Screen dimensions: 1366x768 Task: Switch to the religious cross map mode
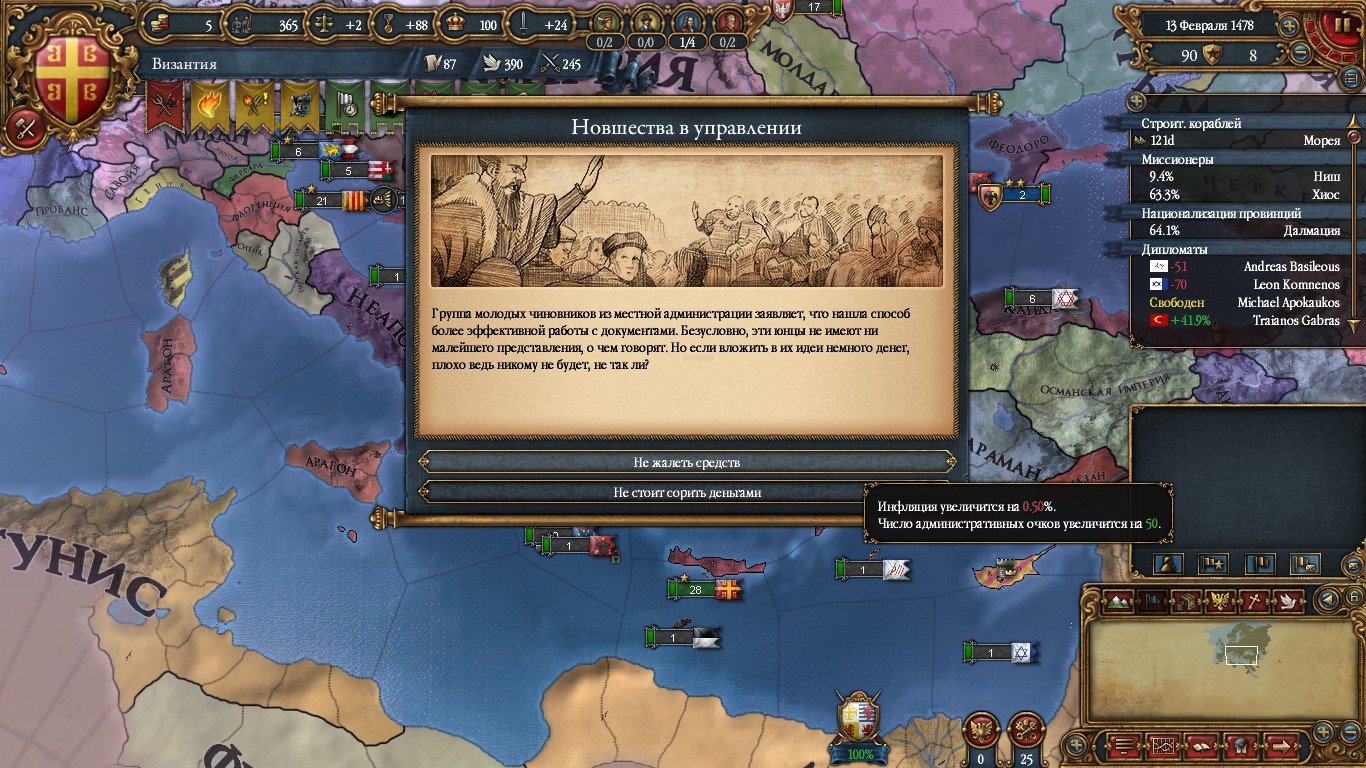(1254, 600)
